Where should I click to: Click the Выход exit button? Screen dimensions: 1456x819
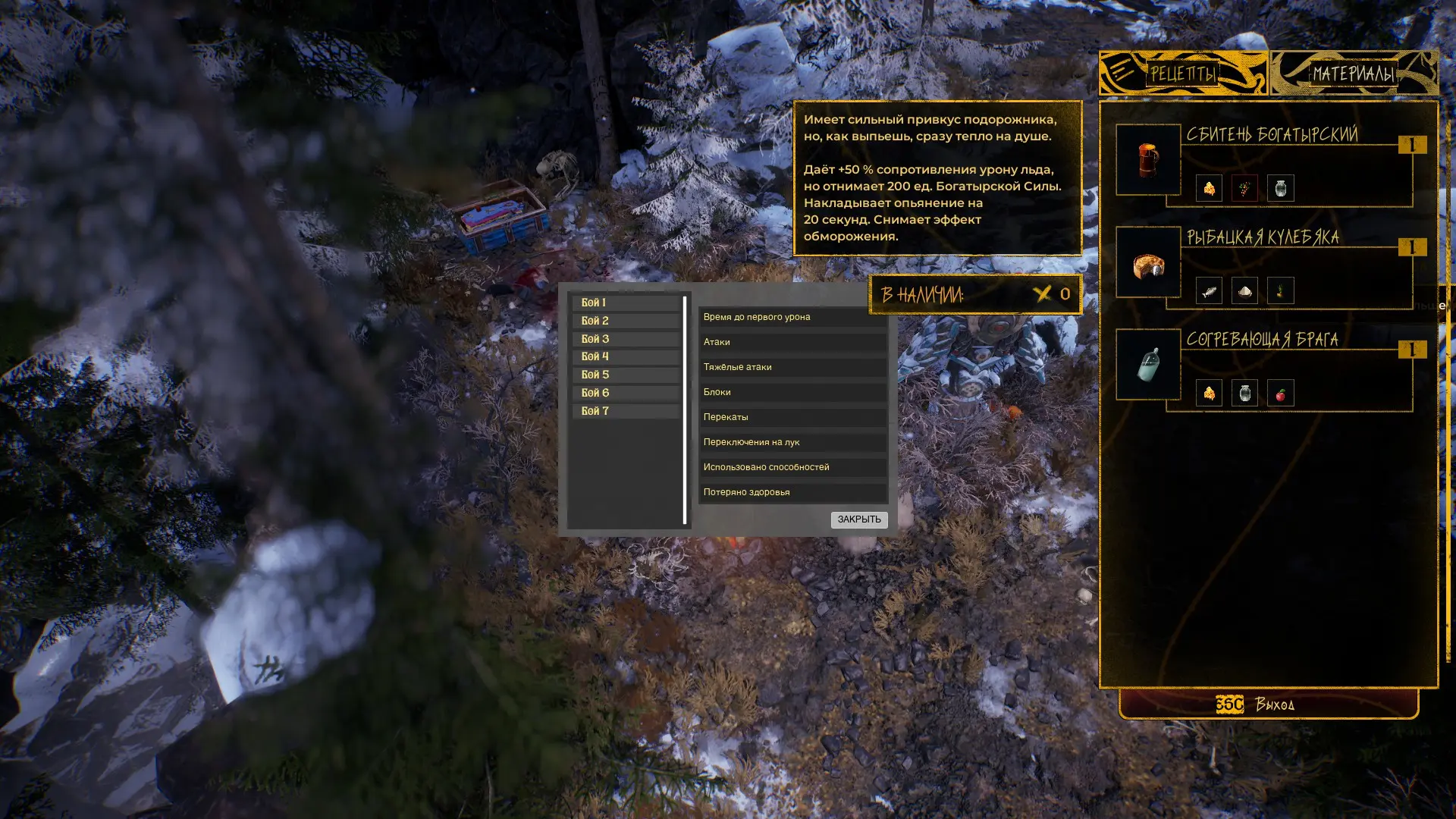click(1268, 704)
